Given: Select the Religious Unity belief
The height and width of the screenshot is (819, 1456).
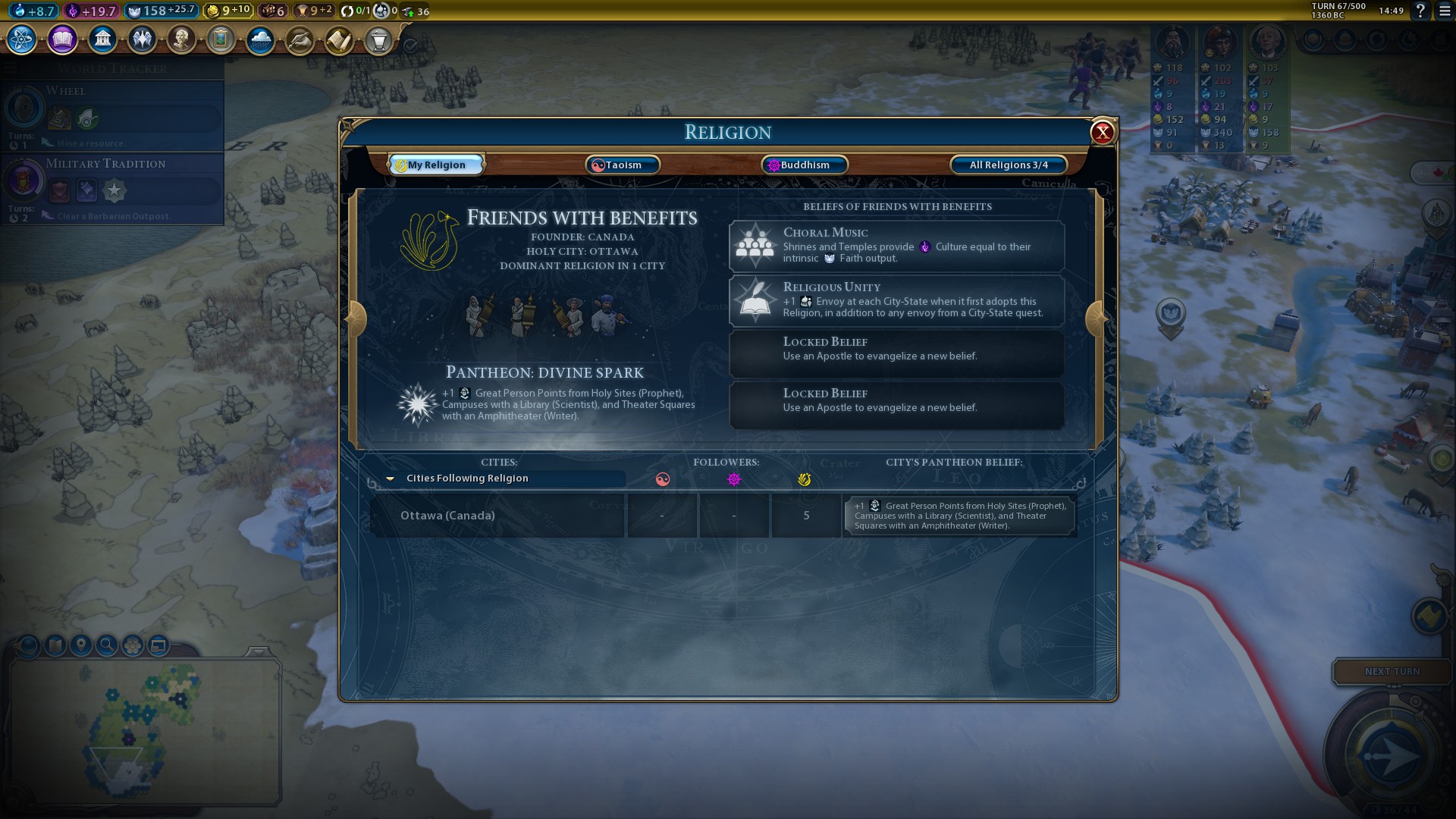Looking at the screenshot, I should 896,300.
